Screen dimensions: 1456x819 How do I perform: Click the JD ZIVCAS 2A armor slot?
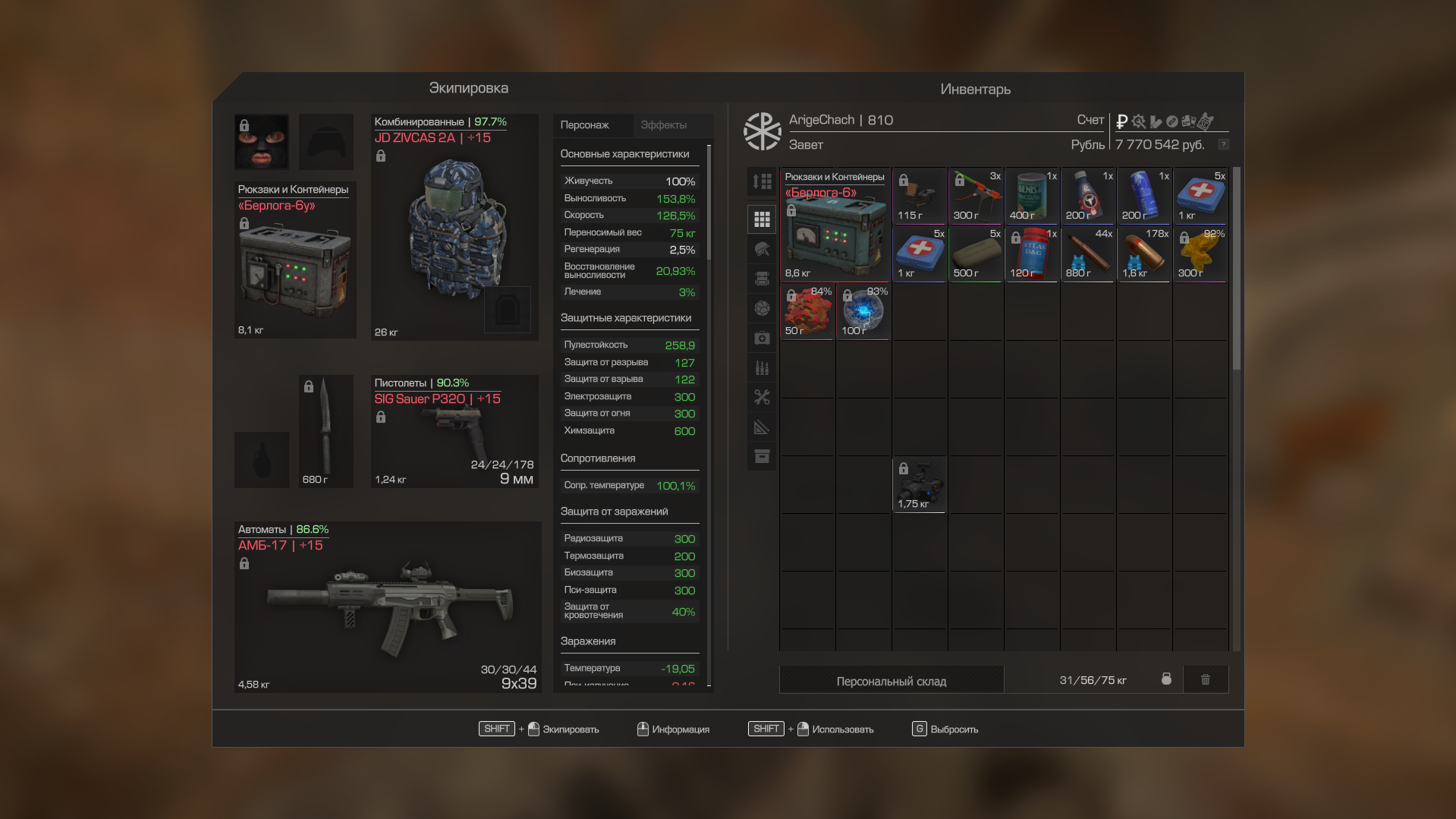point(454,226)
